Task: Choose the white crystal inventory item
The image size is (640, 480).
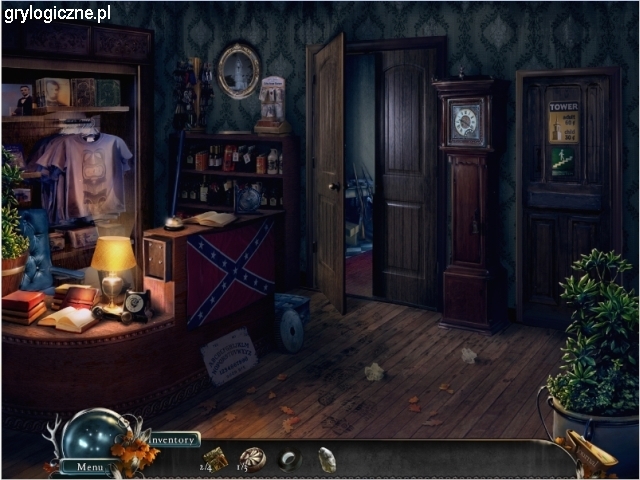Action: tap(326, 460)
